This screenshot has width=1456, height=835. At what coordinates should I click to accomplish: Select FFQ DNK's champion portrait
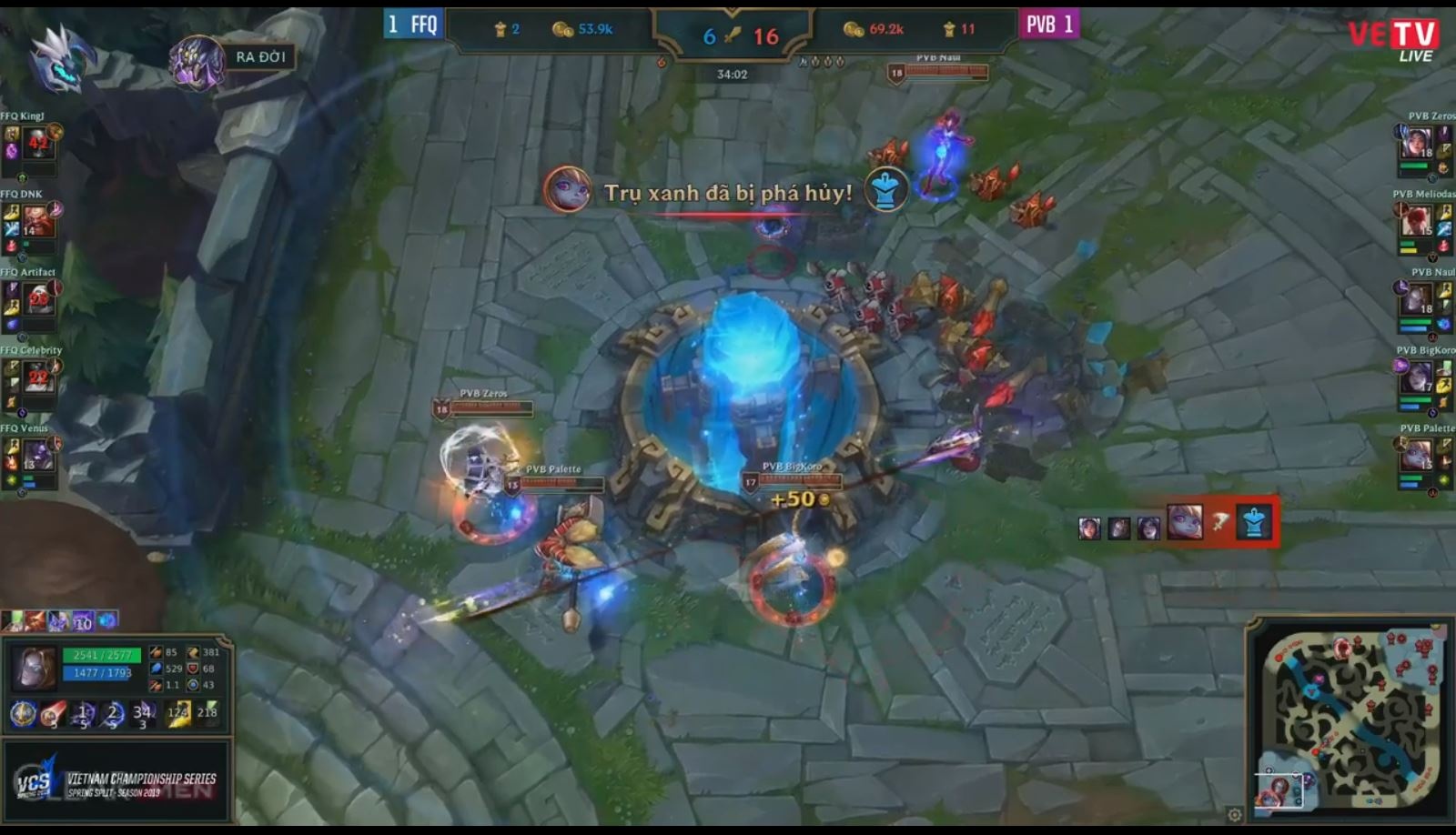[x=37, y=220]
